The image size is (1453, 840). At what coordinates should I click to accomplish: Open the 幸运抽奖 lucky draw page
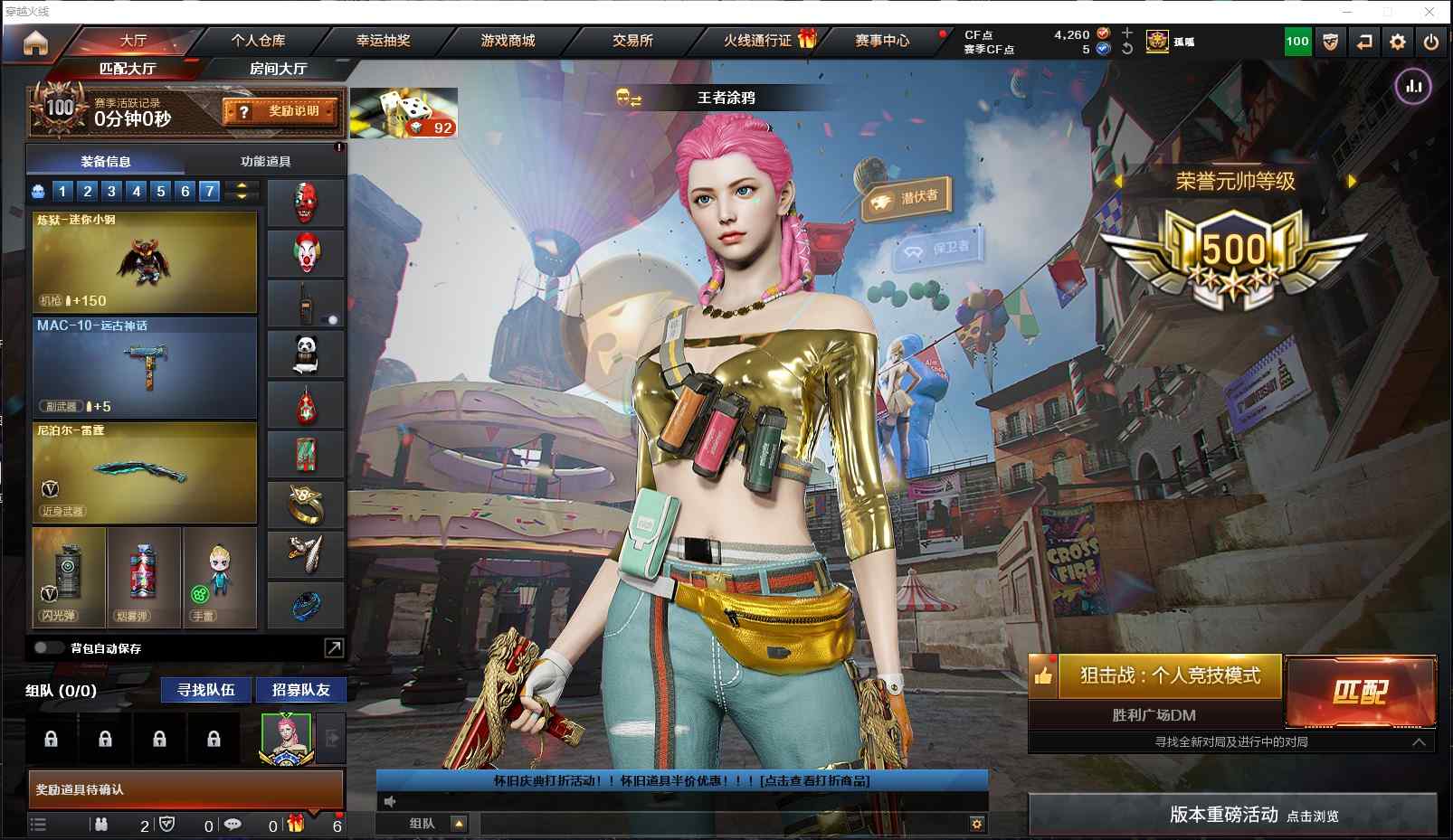pos(383,41)
